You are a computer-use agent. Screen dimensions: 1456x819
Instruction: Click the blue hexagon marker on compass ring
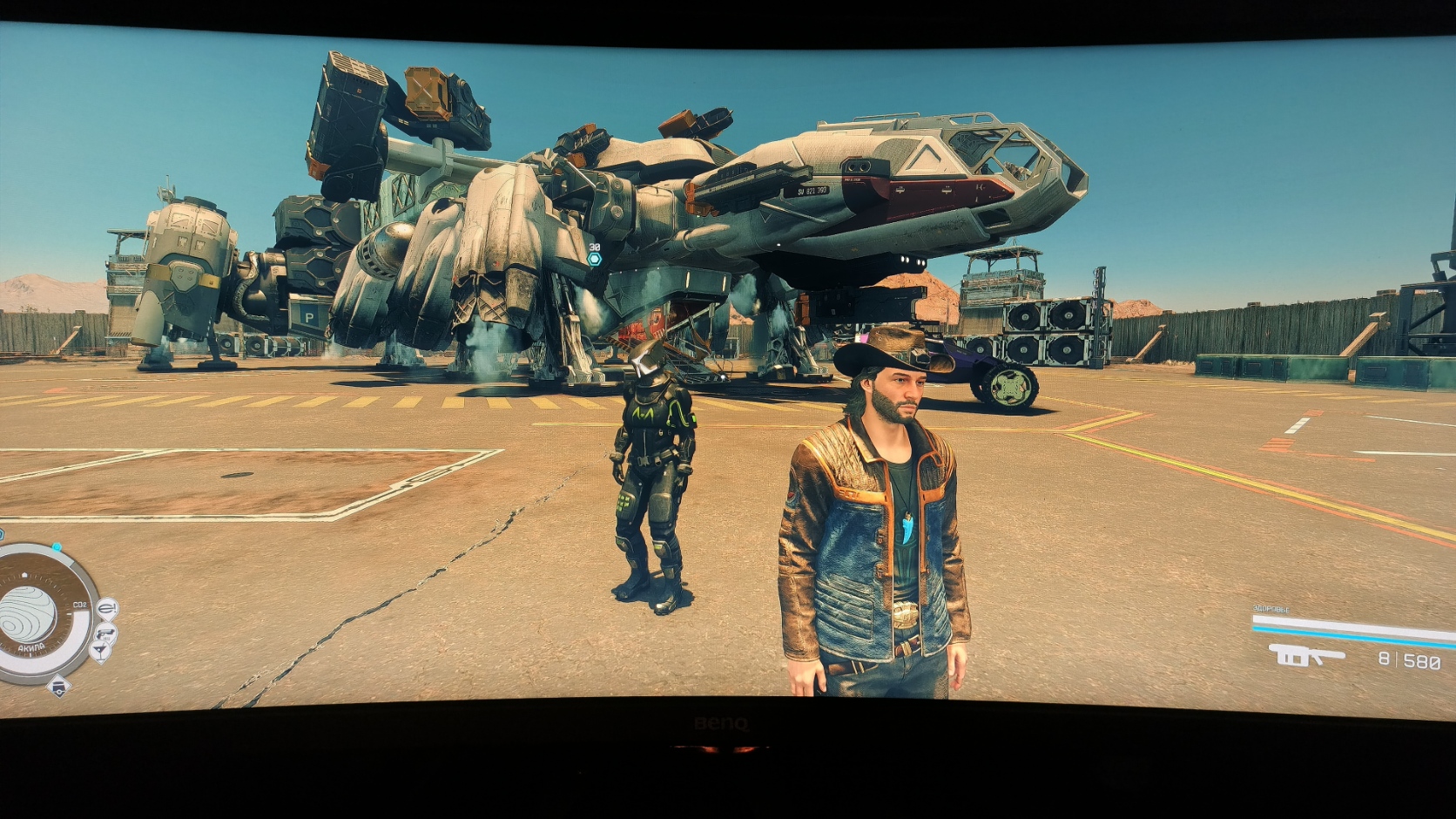pos(57,548)
